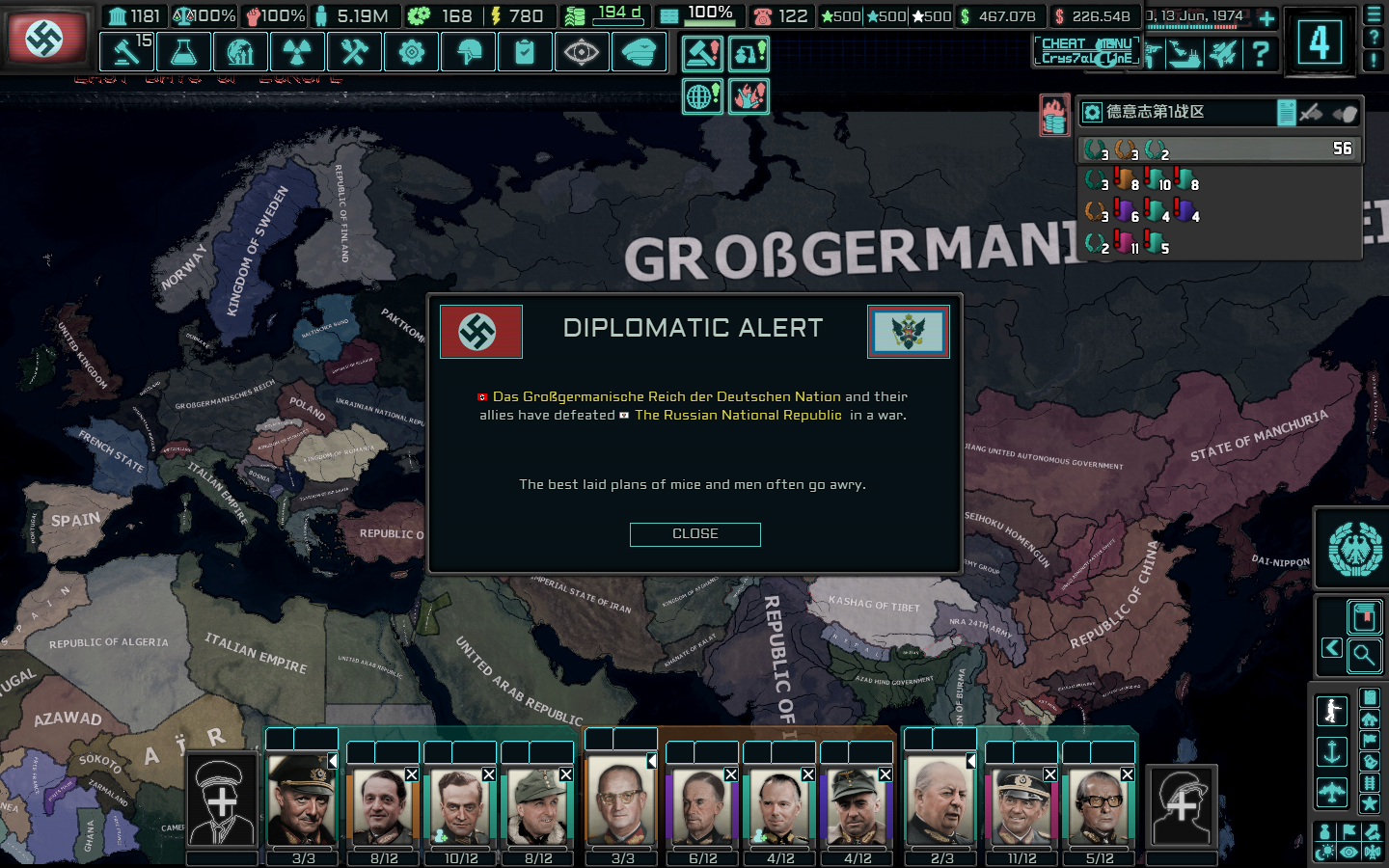Close the Diplomatic Alert popup
The width and height of the screenshot is (1389, 868).
click(x=694, y=534)
